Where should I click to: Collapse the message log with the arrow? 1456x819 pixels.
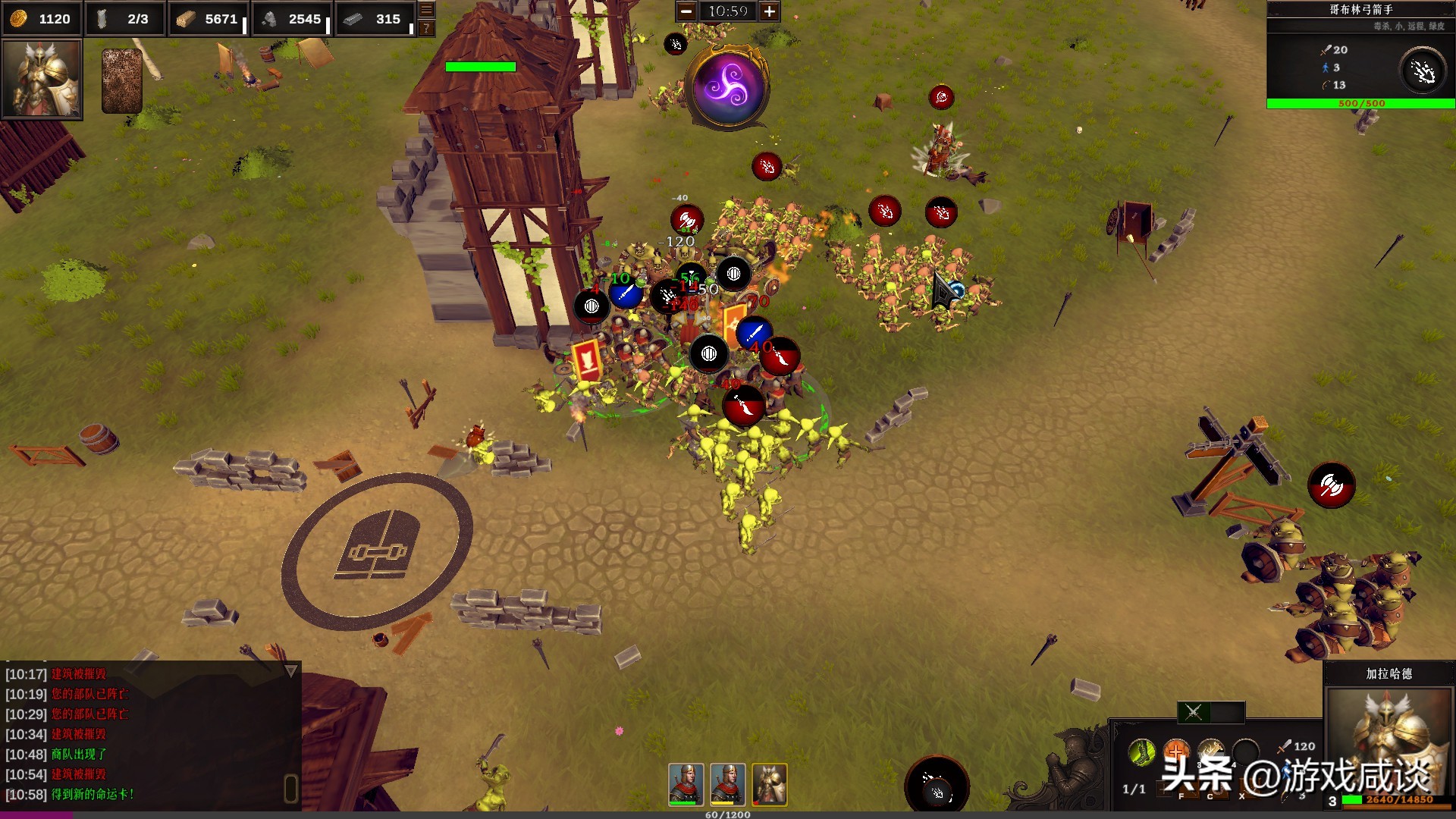tap(290, 671)
